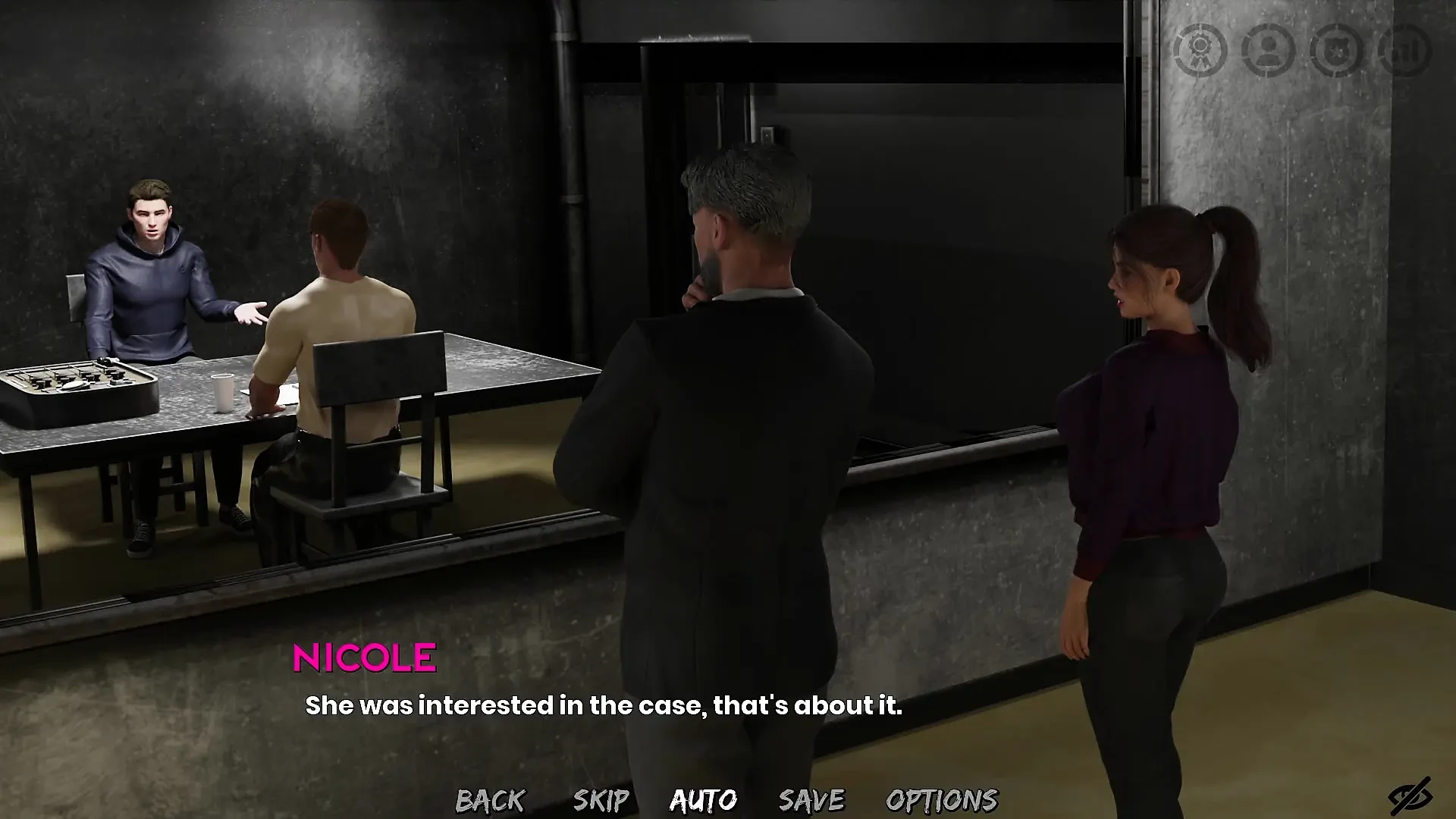The height and width of the screenshot is (819, 1456).
Task: Open the Save game screen
Action: point(811,800)
